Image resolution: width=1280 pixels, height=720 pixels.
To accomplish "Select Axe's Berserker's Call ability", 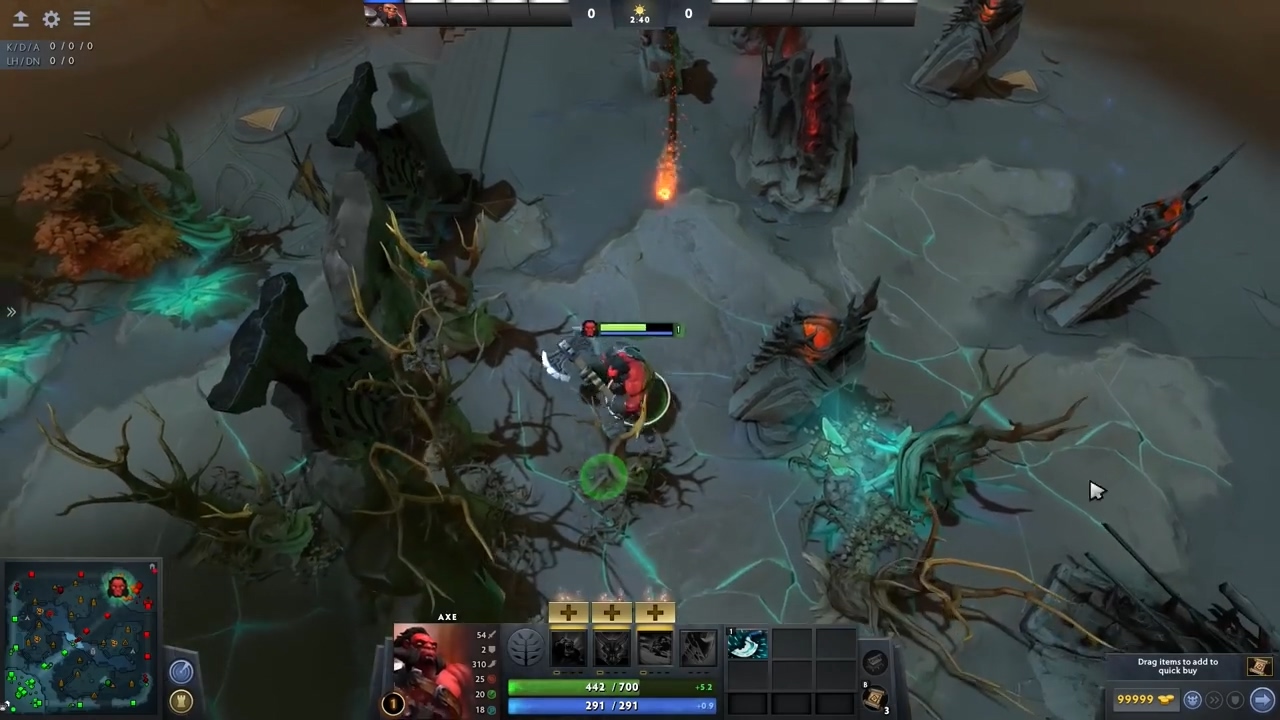I will coord(567,648).
